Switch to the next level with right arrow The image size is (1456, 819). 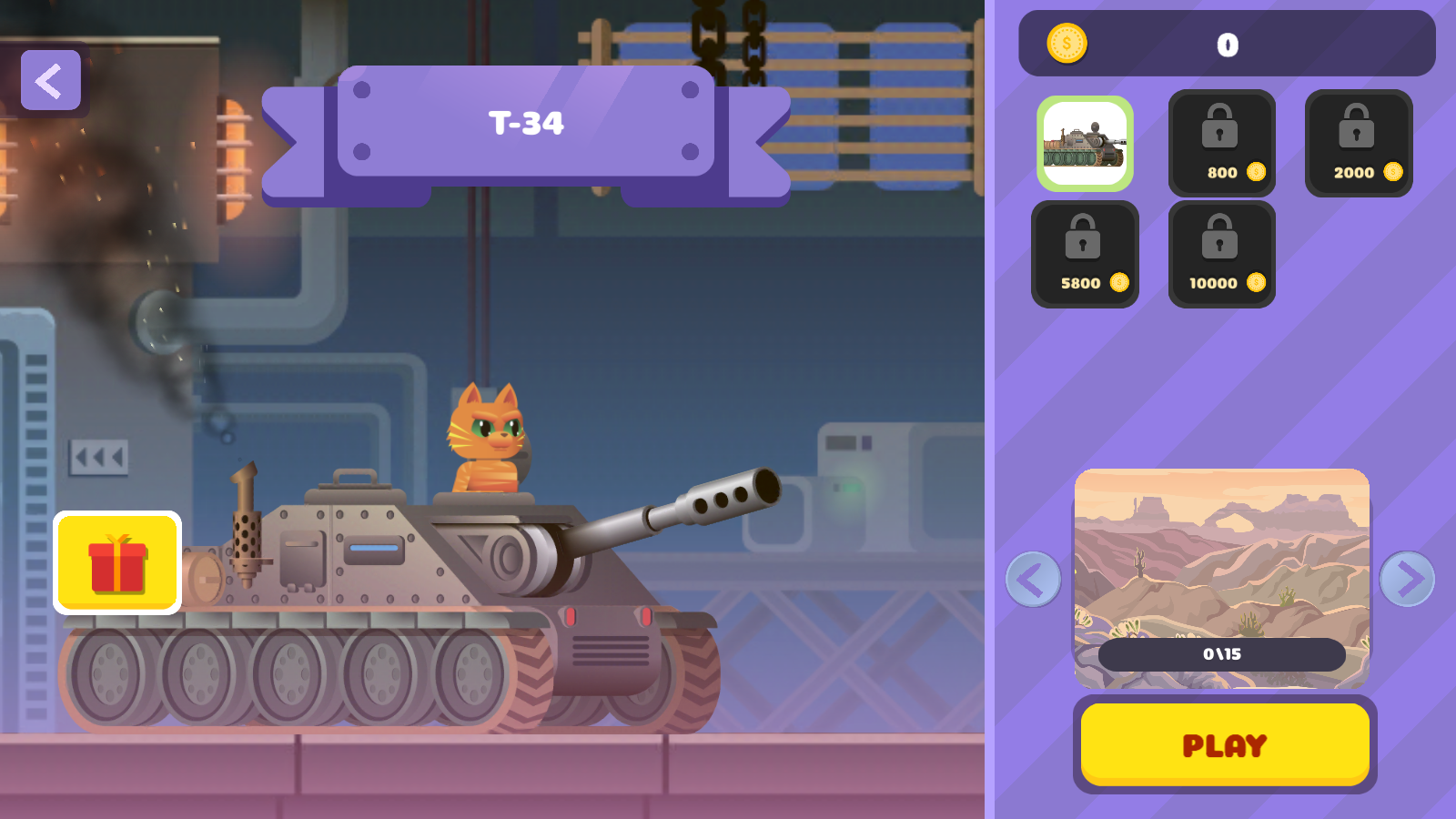(x=1407, y=579)
